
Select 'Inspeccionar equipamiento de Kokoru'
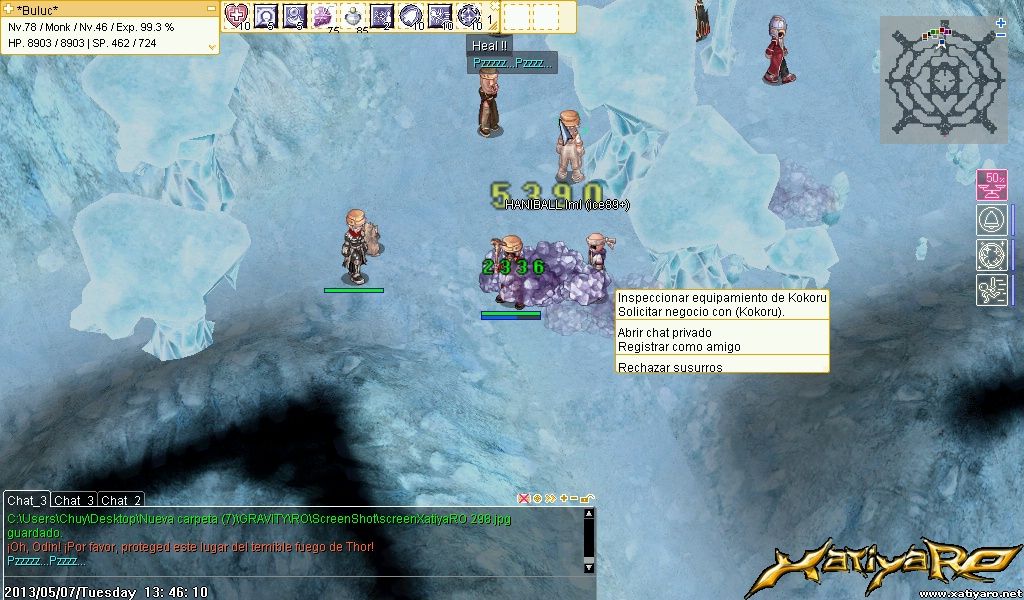(x=721, y=297)
